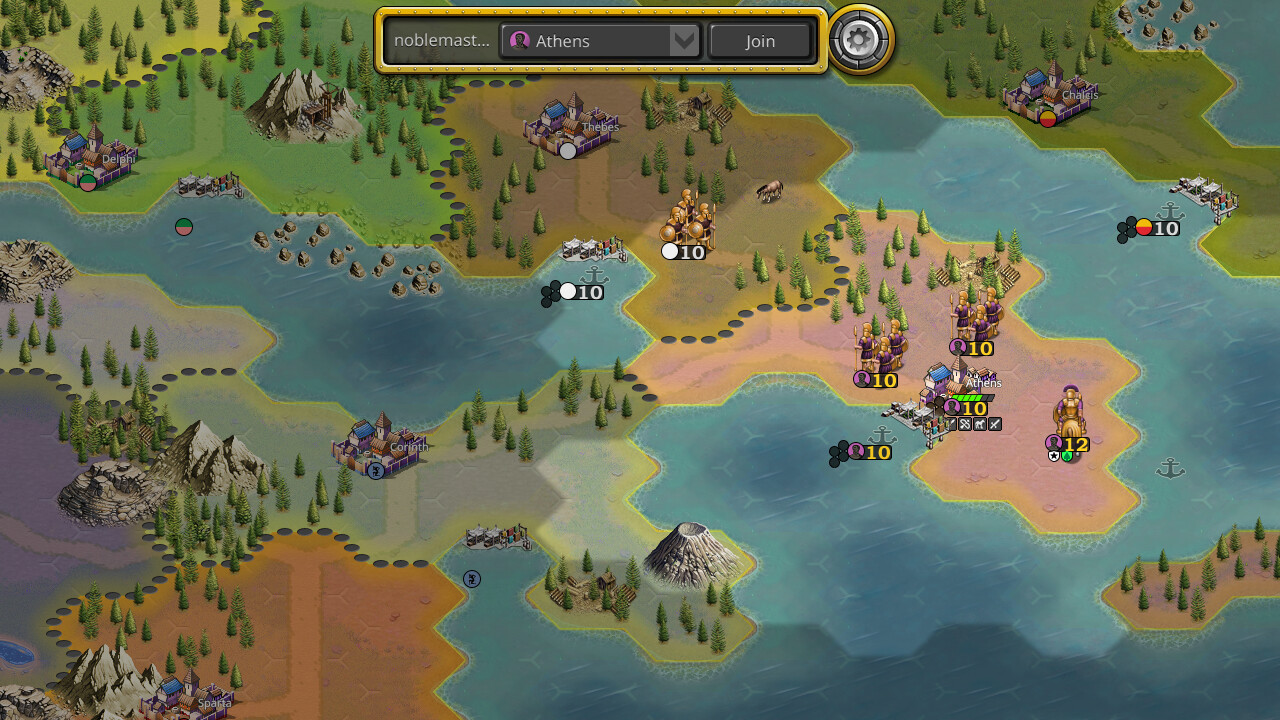Open the settings gear menu
This screenshot has height=720, width=1280.
coord(858,41)
